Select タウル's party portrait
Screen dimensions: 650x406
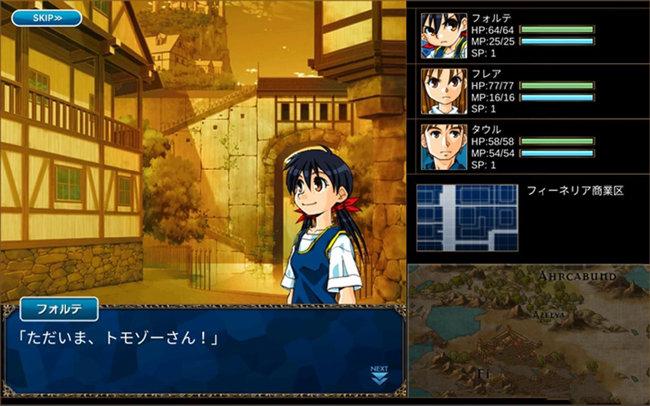click(x=443, y=145)
